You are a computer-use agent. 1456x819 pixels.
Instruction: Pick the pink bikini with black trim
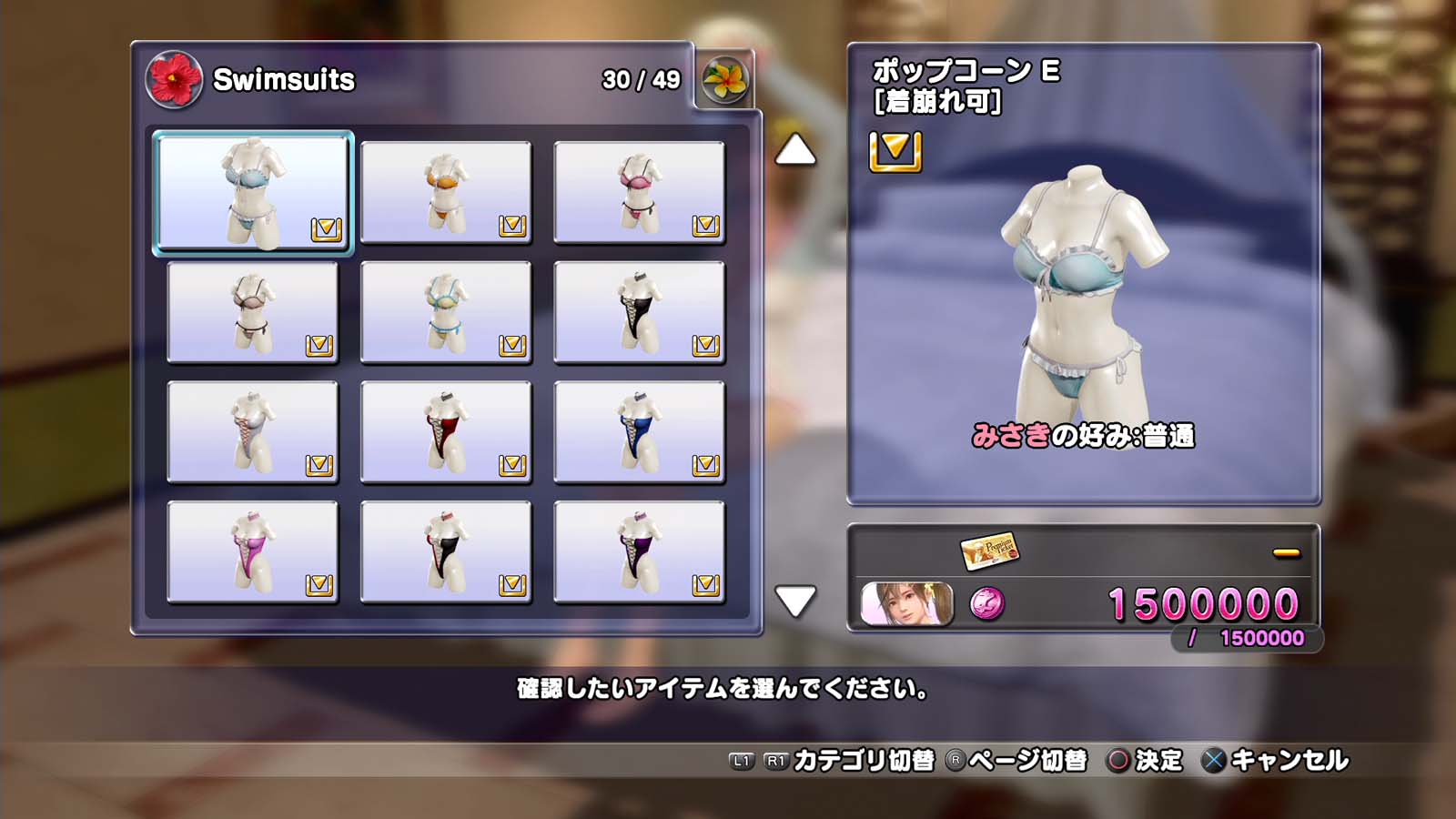pyautogui.click(x=639, y=193)
